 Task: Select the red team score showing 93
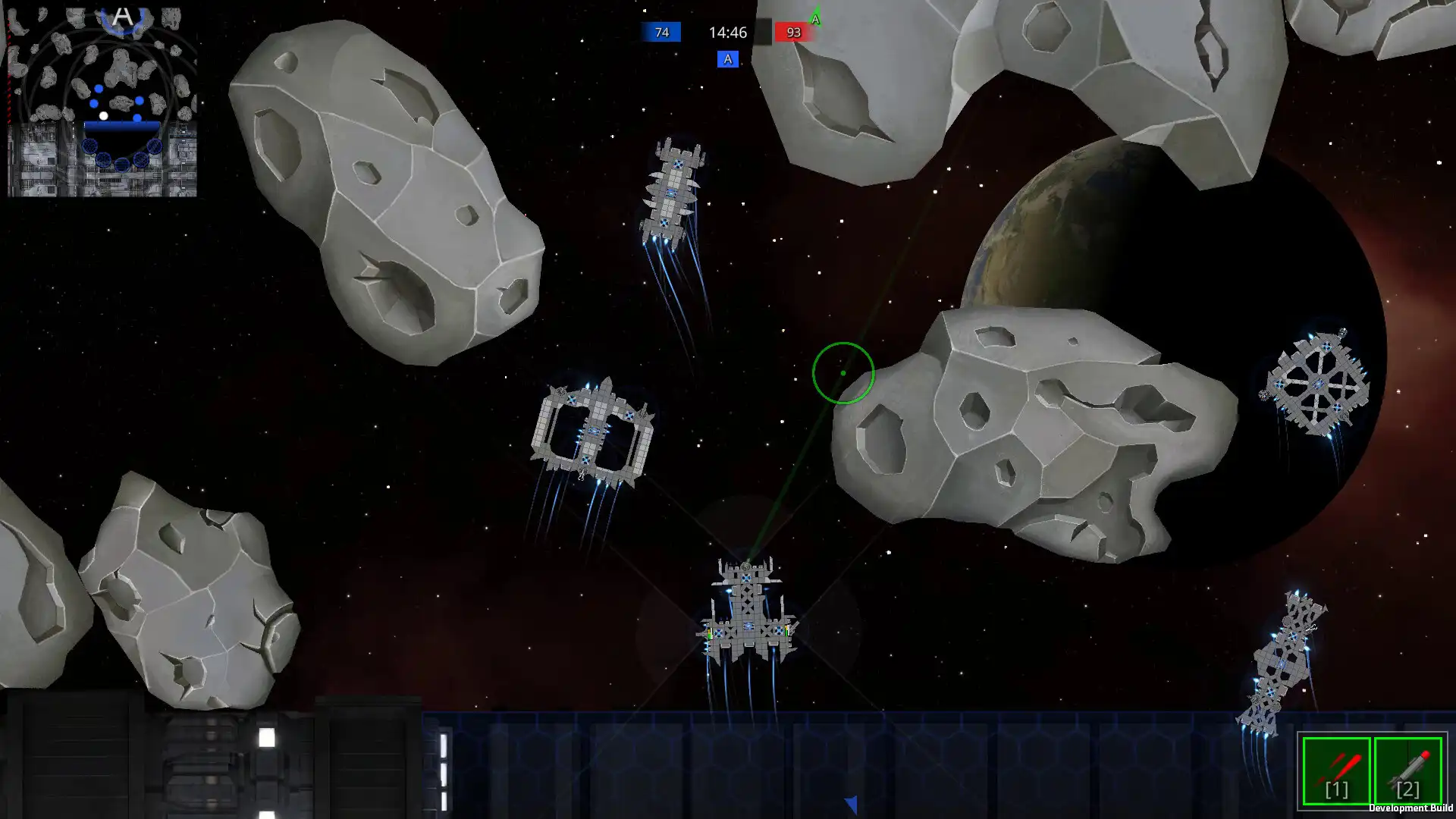tap(793, 33)
